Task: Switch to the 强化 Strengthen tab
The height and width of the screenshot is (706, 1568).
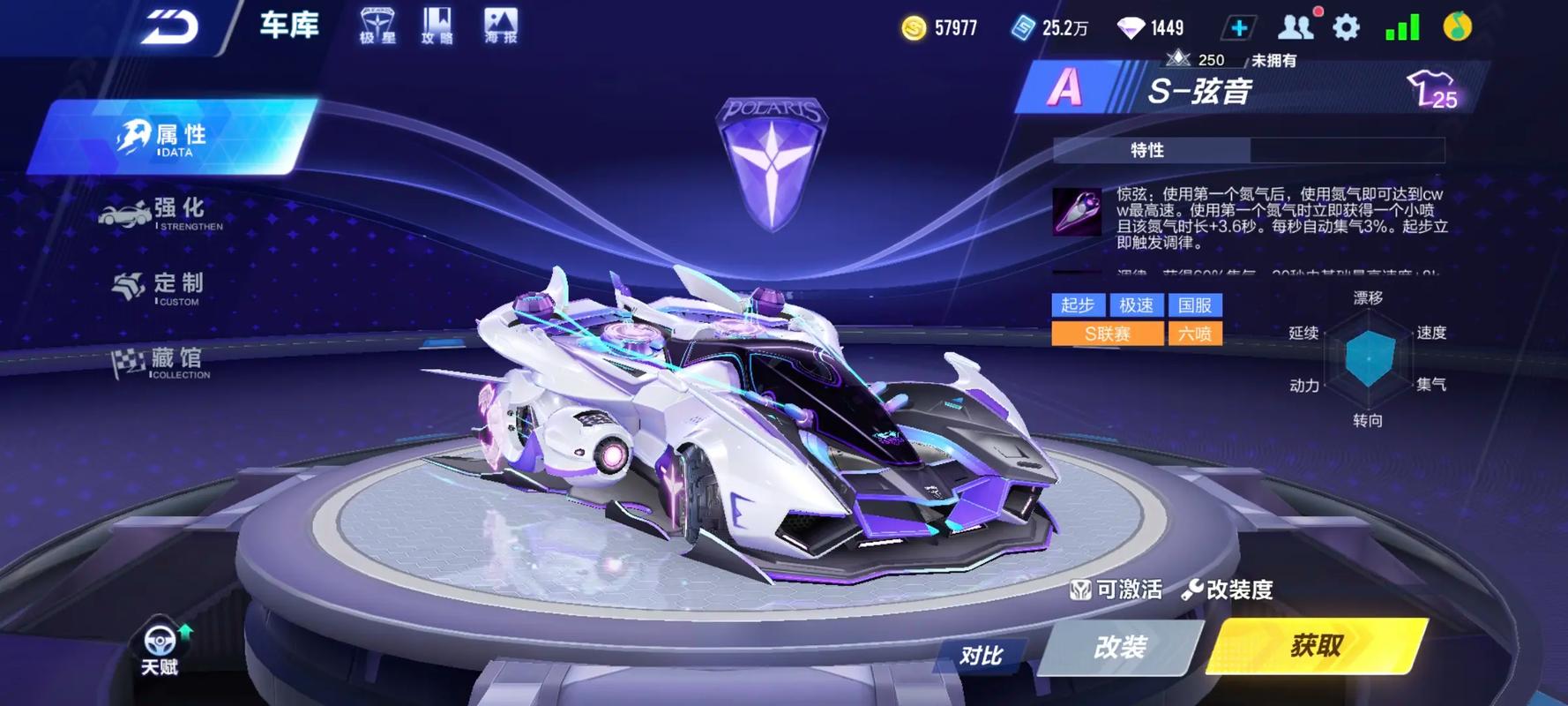Action: 168,213
